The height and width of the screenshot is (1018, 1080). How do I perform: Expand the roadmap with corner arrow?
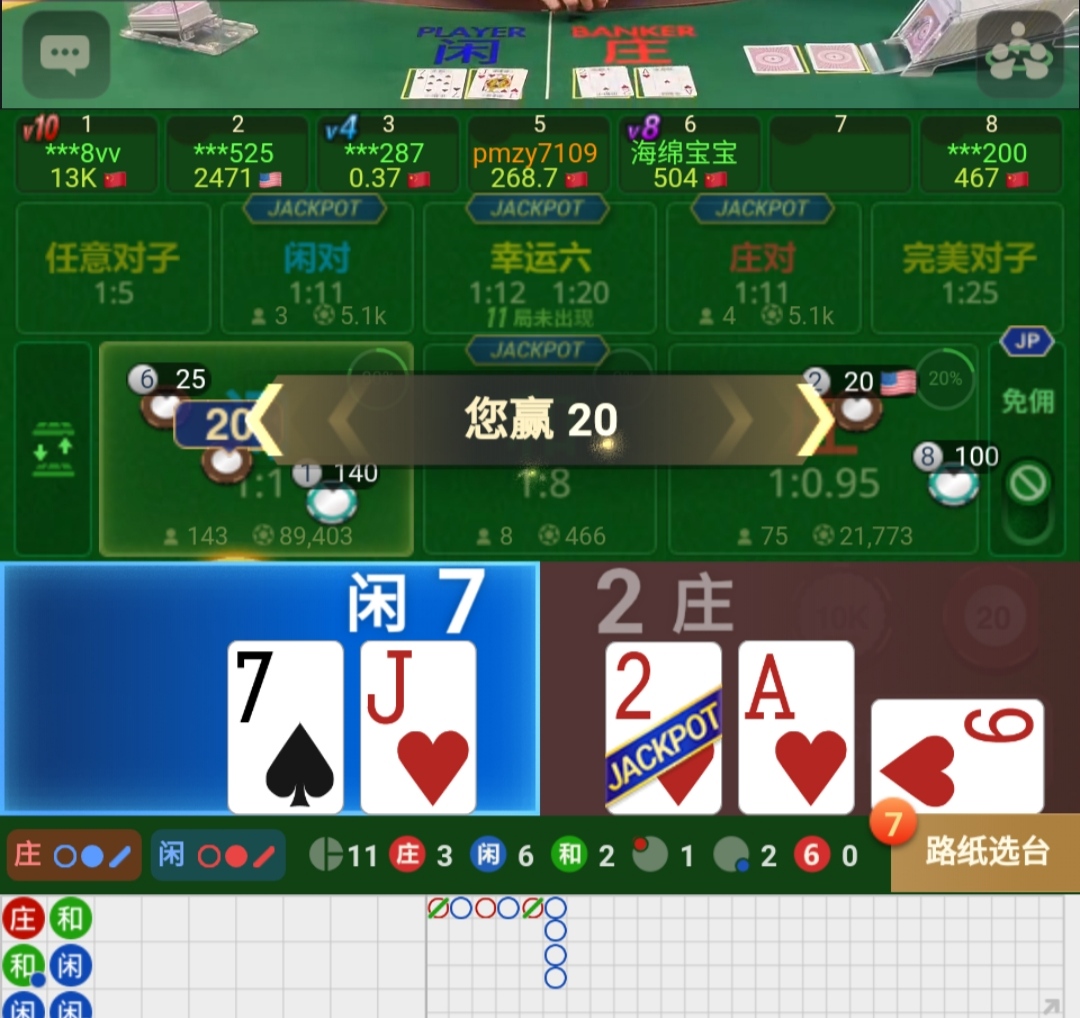[1051, 1006]
